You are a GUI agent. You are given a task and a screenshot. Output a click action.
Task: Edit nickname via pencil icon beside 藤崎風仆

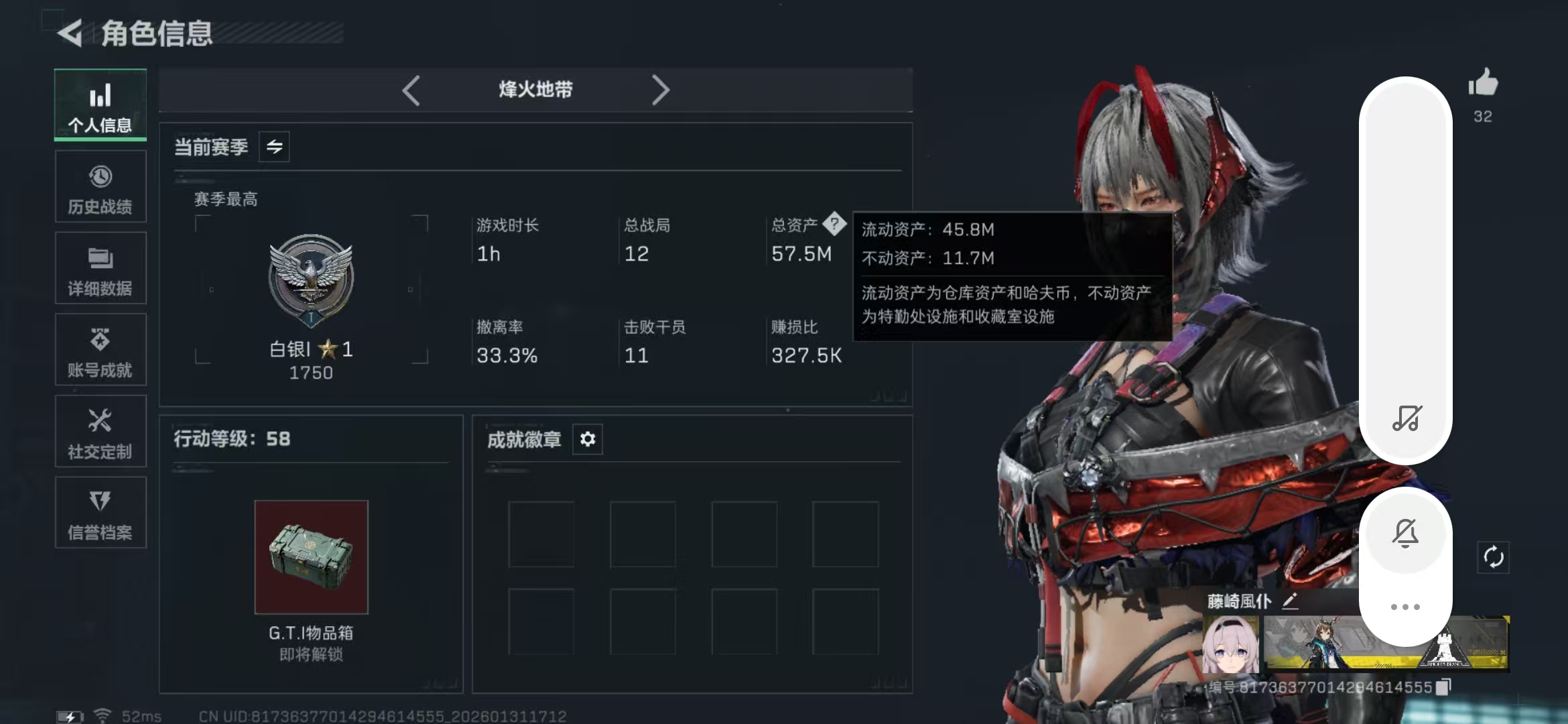point(1290,601)
